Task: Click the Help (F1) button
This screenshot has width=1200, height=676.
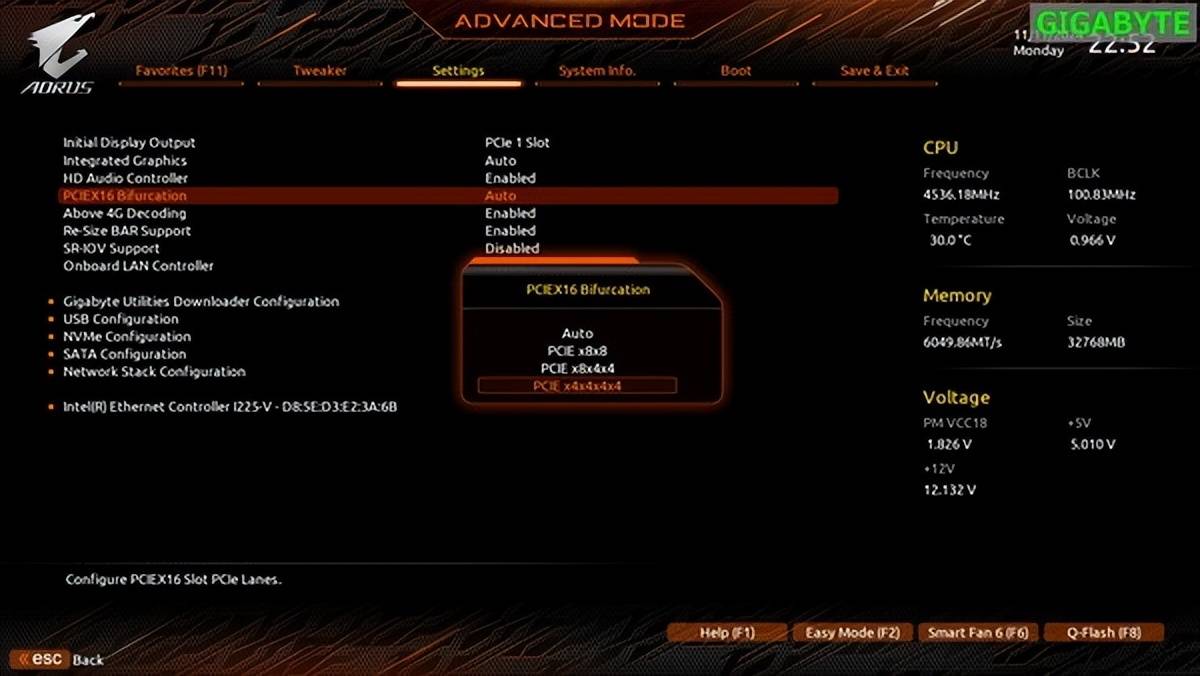Action: [727, 633]
